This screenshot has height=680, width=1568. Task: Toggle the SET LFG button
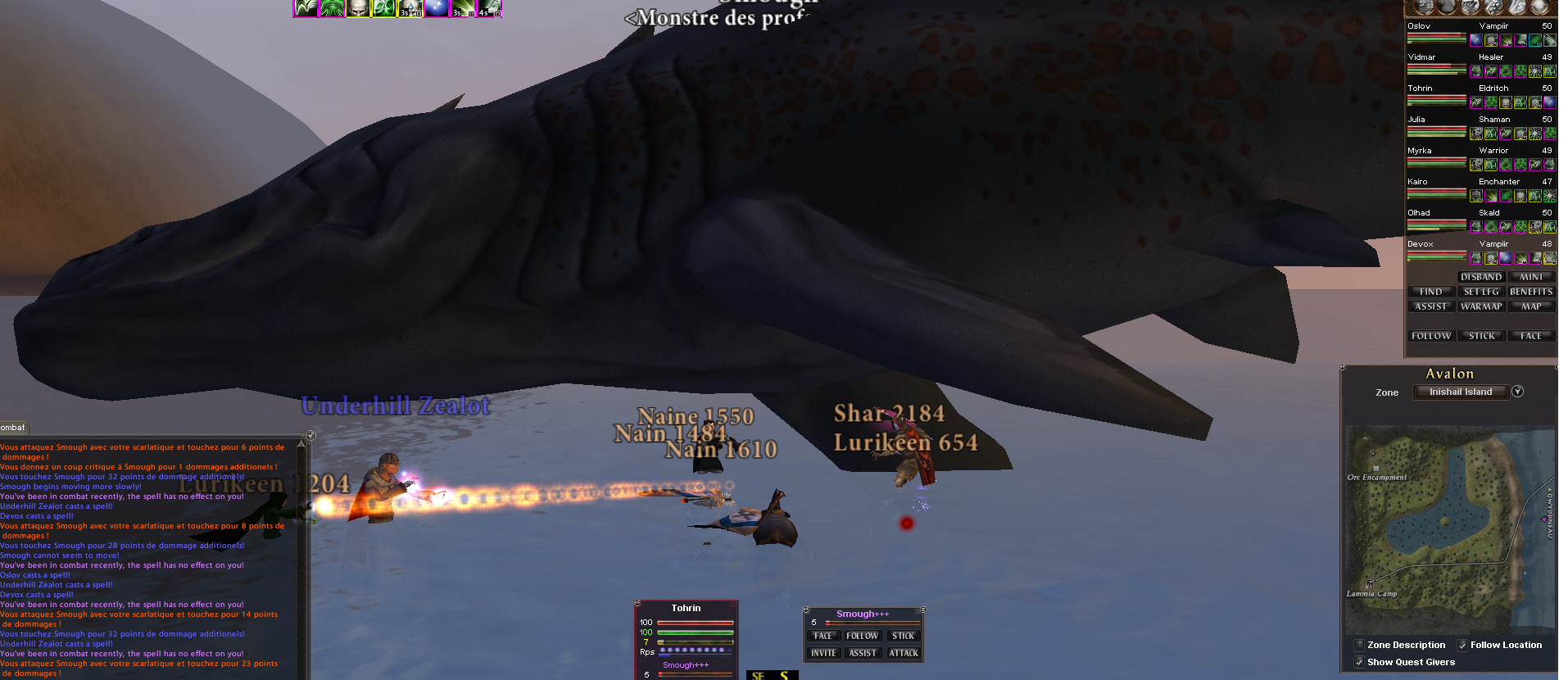[x=1481, y=292]
